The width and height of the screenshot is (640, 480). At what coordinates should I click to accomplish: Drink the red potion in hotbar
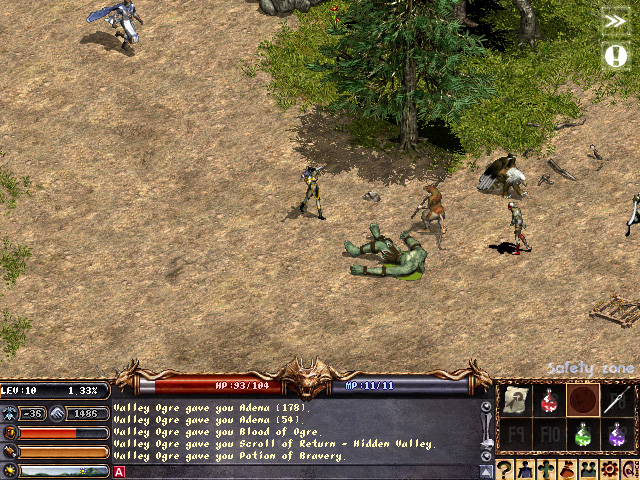tap(548, 401)
